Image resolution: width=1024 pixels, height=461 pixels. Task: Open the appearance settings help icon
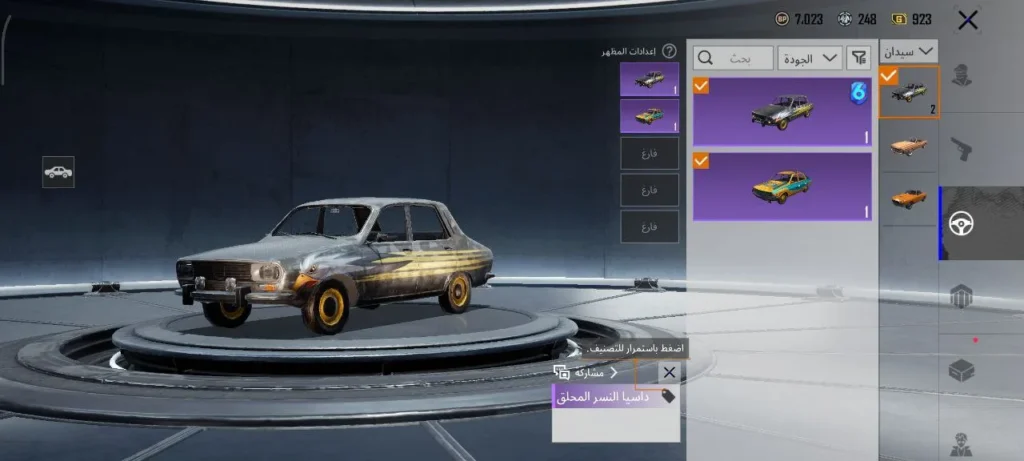coord(669,51)
